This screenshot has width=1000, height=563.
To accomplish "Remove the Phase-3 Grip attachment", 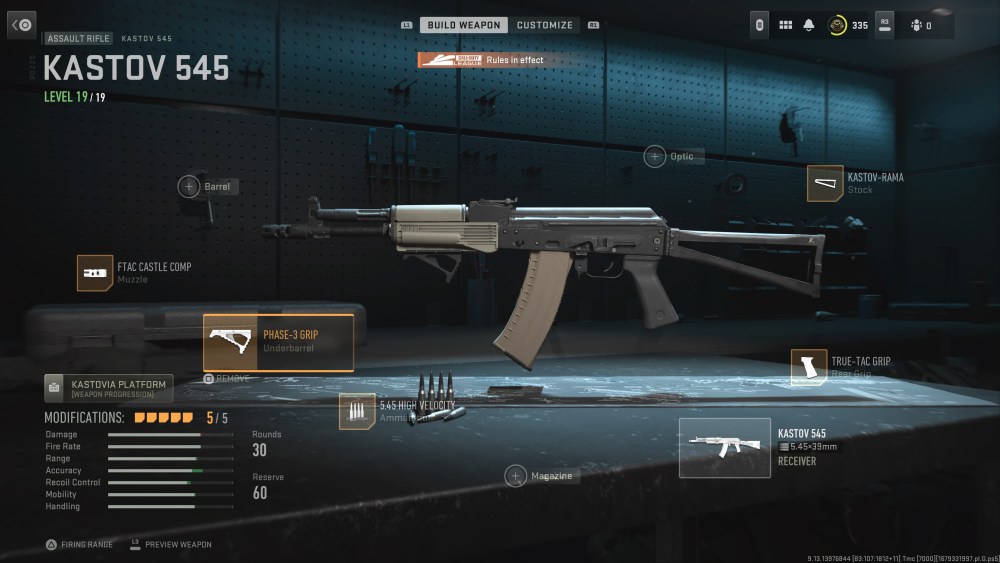I will (x=227, y=379).
